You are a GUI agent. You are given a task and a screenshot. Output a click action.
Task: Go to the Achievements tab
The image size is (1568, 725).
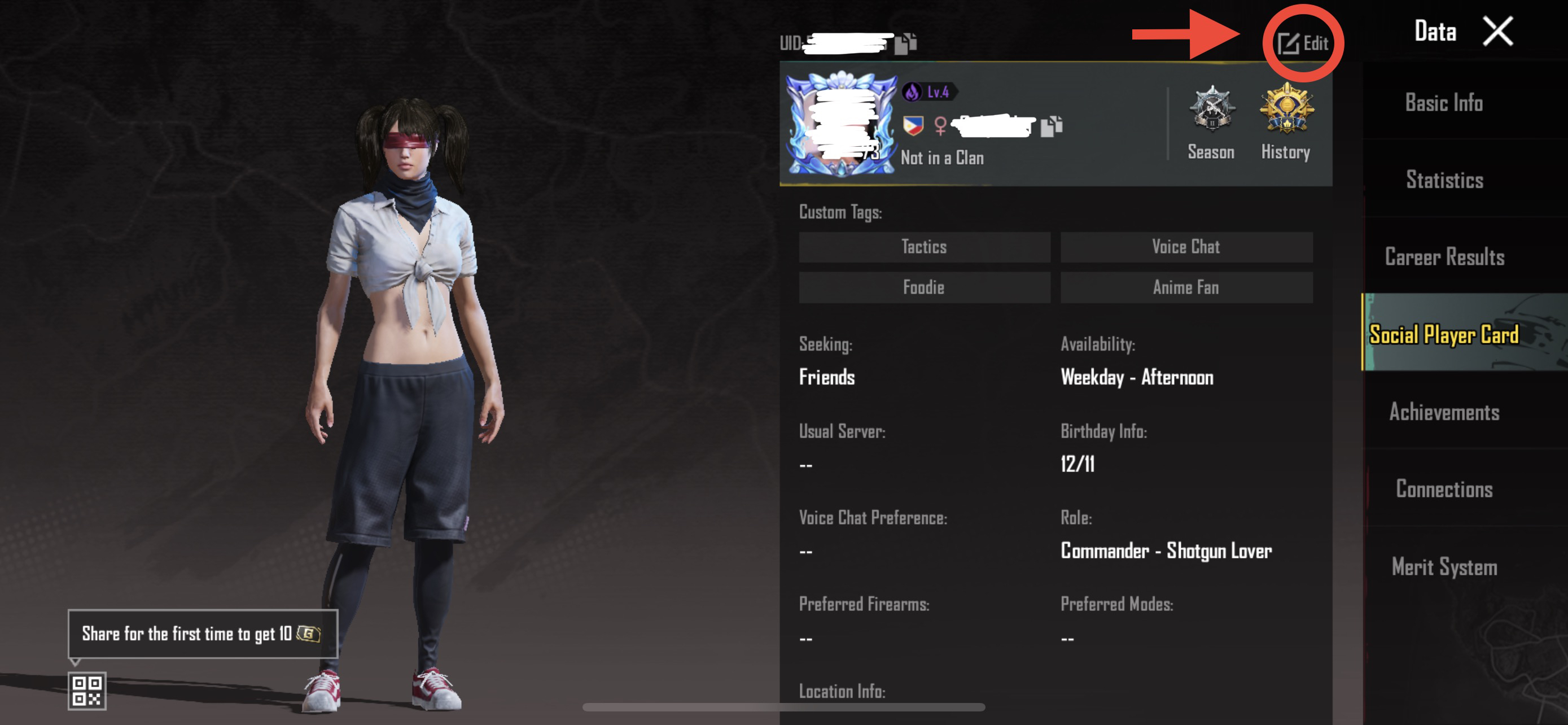[1444, 412]
